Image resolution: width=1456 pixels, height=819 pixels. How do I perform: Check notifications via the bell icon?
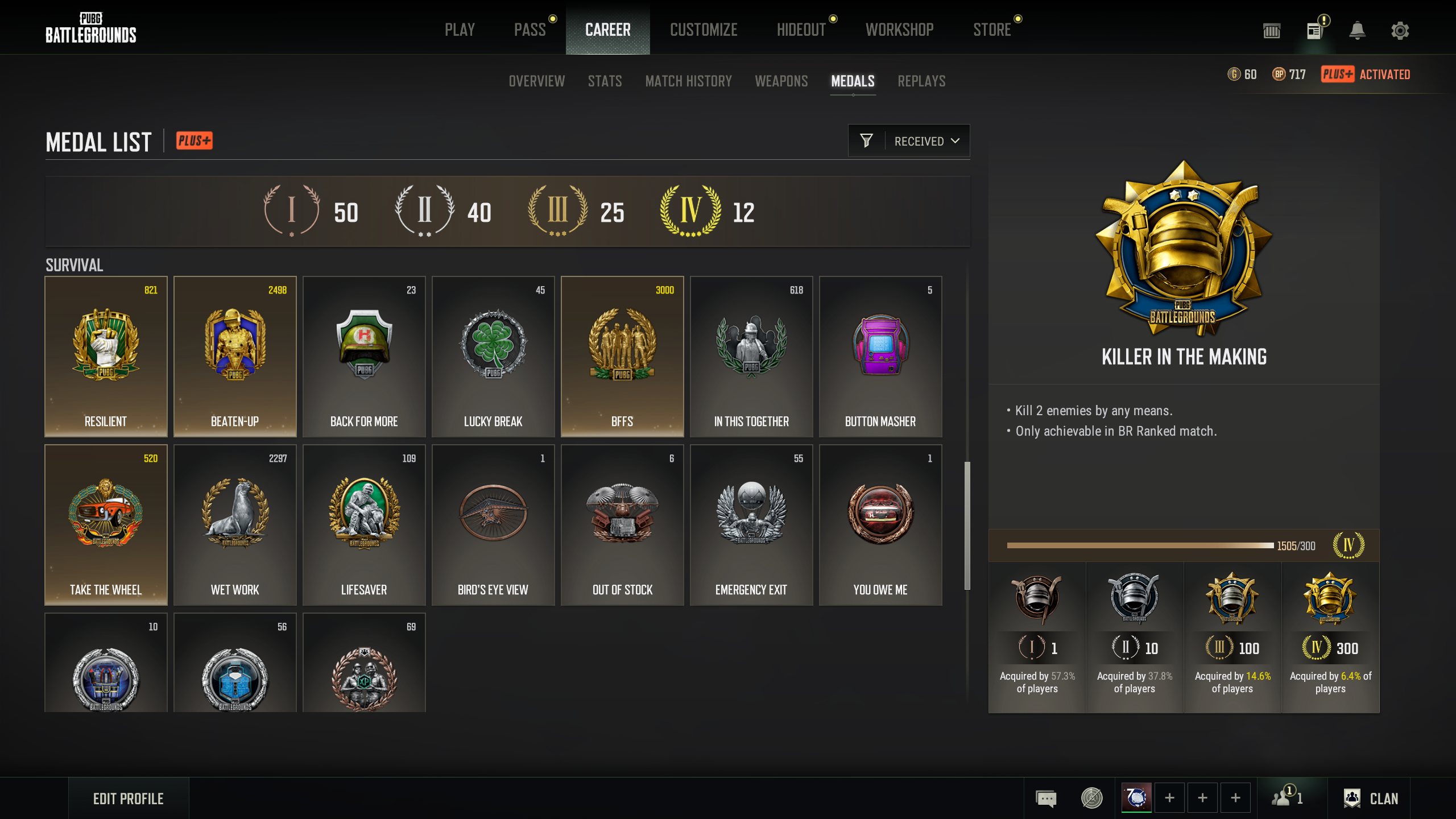click(x=1357, y=31)
